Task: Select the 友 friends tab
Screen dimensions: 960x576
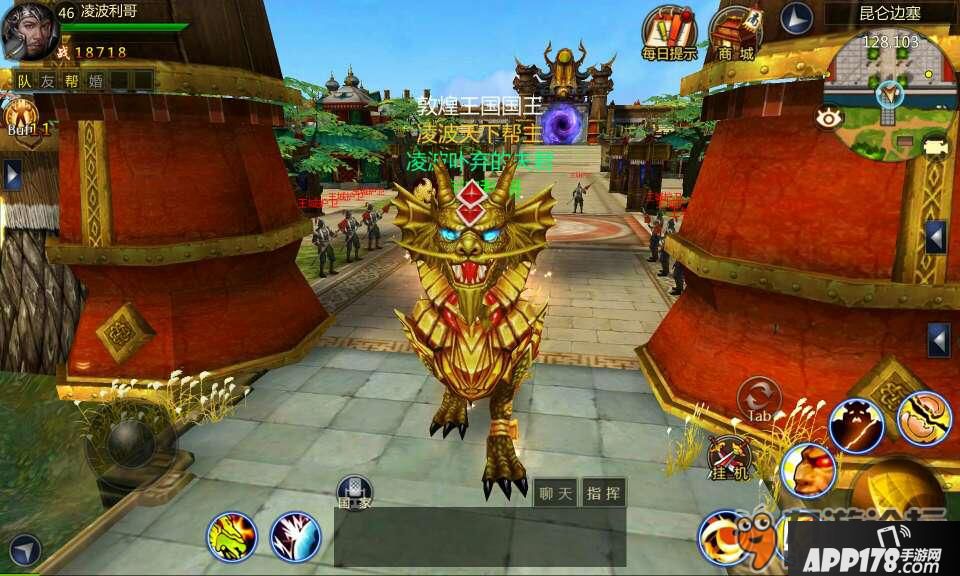Action: [x=48, y=80]
